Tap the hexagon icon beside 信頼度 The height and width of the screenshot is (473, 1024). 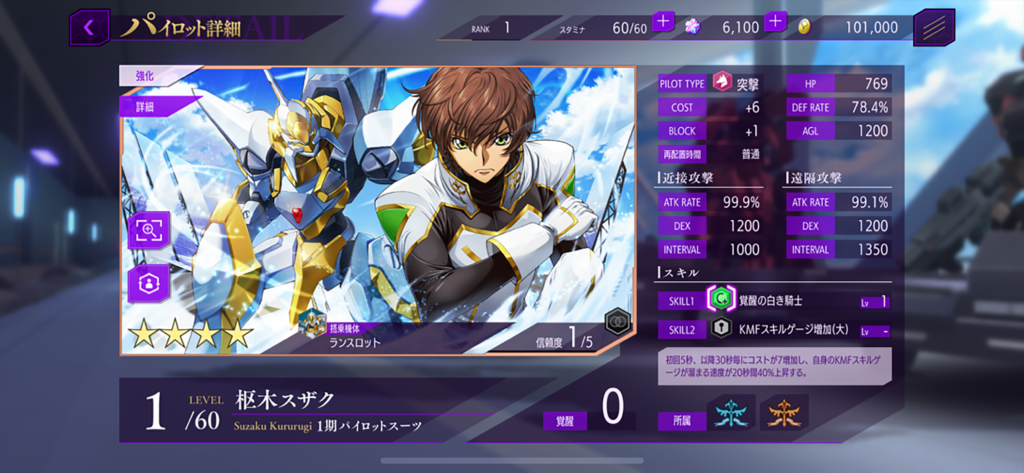[617, 323]
